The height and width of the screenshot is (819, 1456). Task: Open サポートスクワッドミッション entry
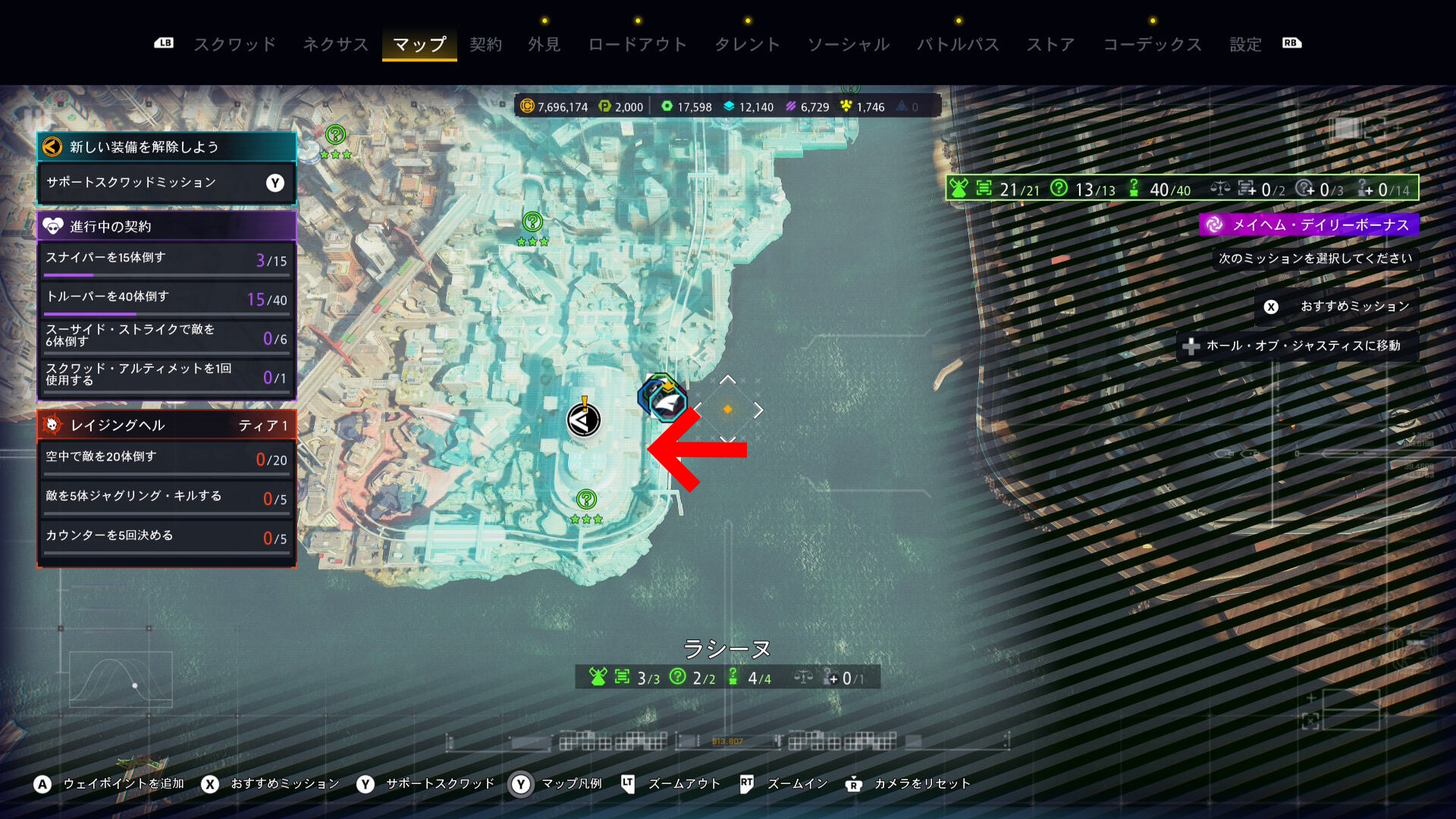(x=166, y=183)
